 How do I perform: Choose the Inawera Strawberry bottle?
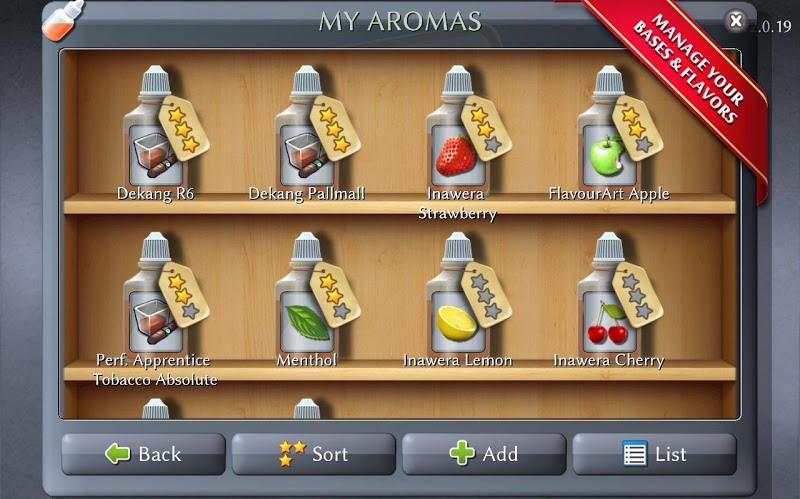(458, 135)
